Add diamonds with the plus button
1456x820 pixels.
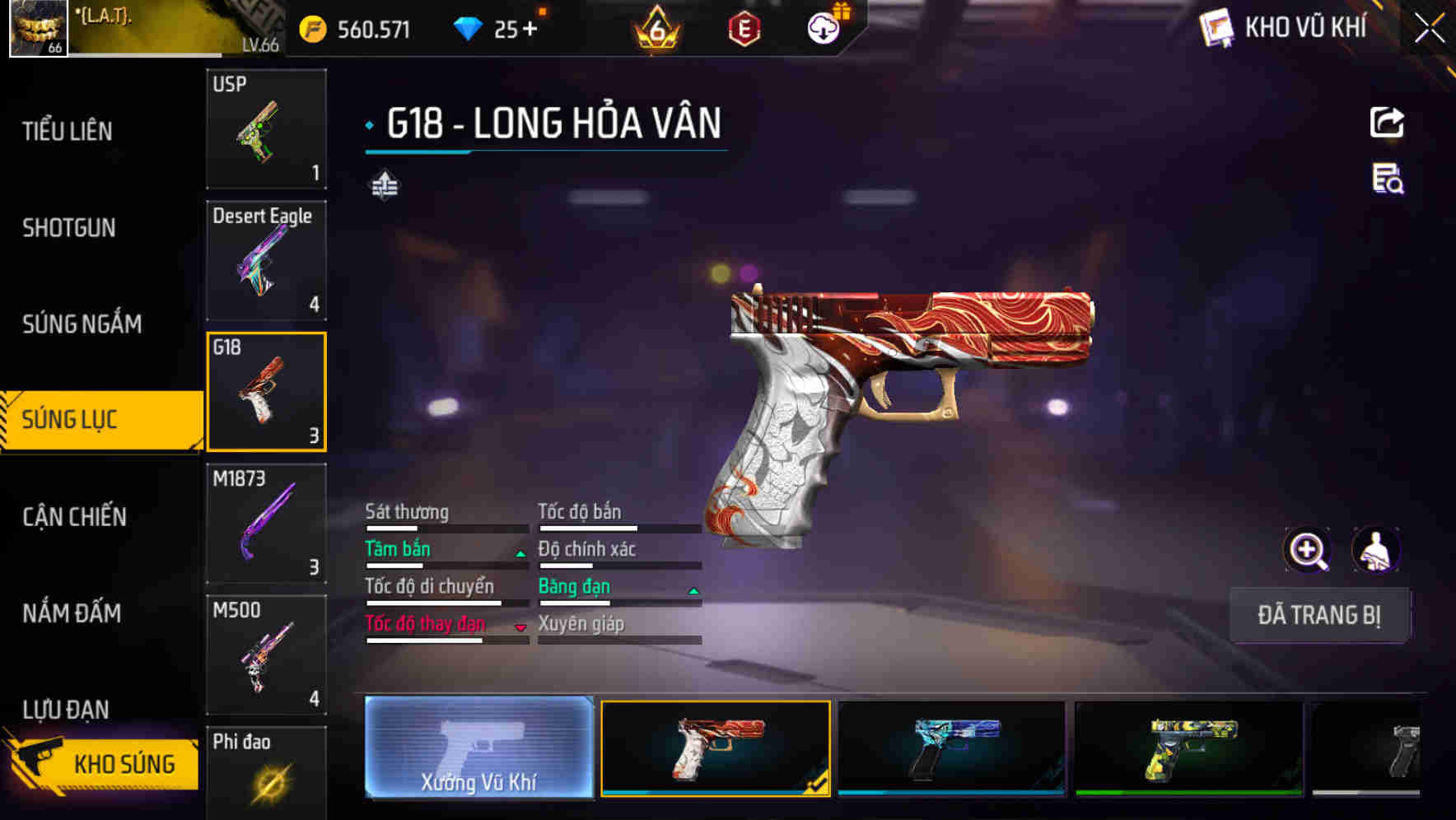pyautogui.click(x=530, y=30)
